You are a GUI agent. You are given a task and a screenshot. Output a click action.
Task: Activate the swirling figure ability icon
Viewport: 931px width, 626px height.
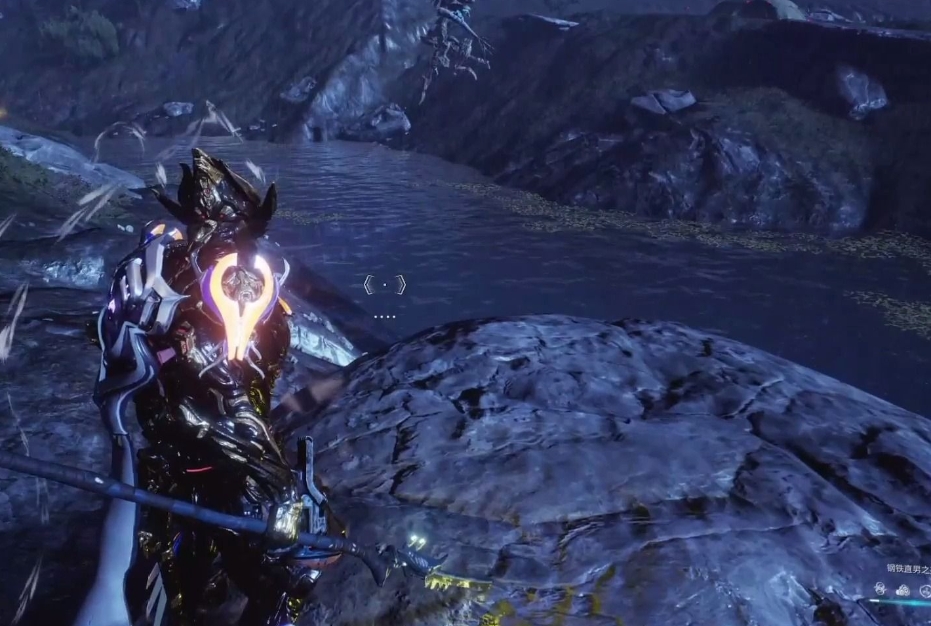[x=880, y=589]
